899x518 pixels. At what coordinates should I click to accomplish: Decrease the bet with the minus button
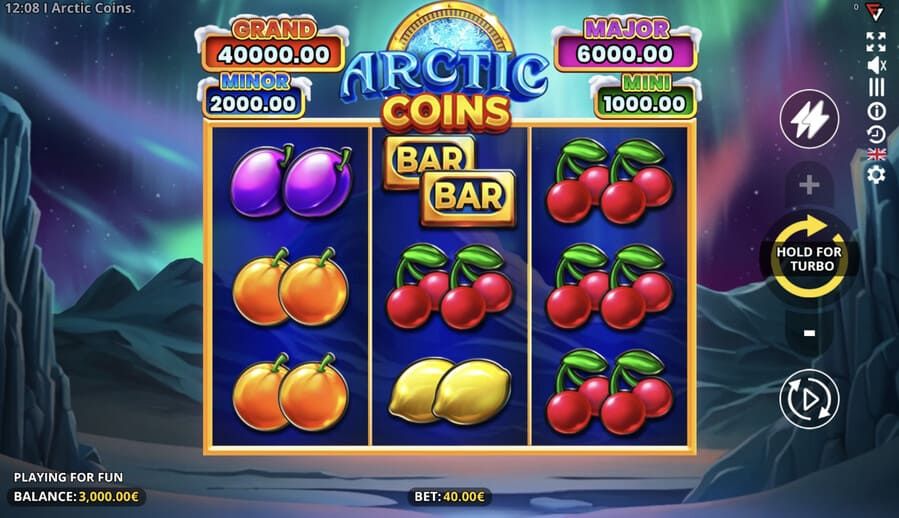pos(809,332)
